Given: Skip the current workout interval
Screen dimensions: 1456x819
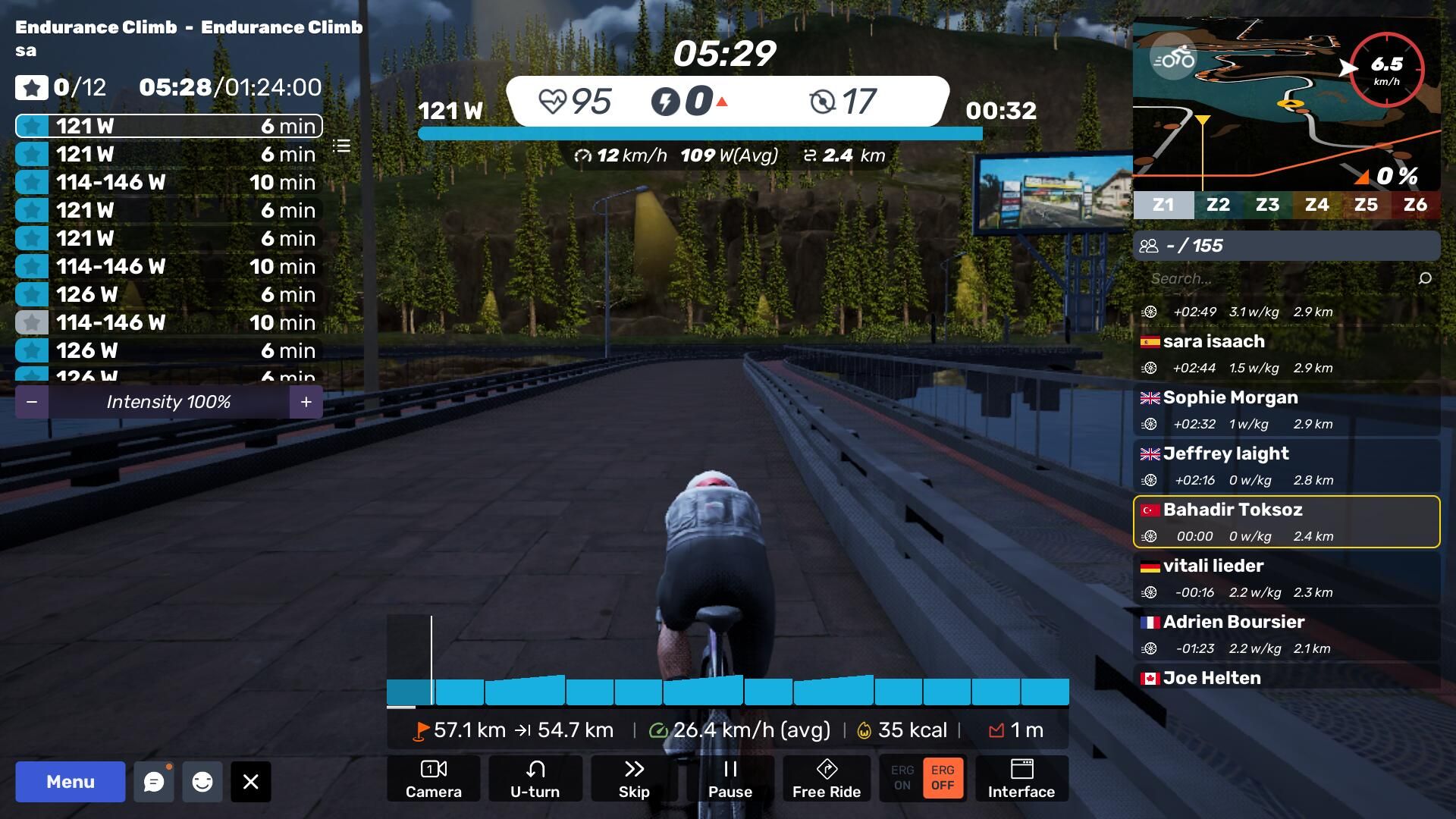Looking at the screenshot, I should (x=634, y=779).
